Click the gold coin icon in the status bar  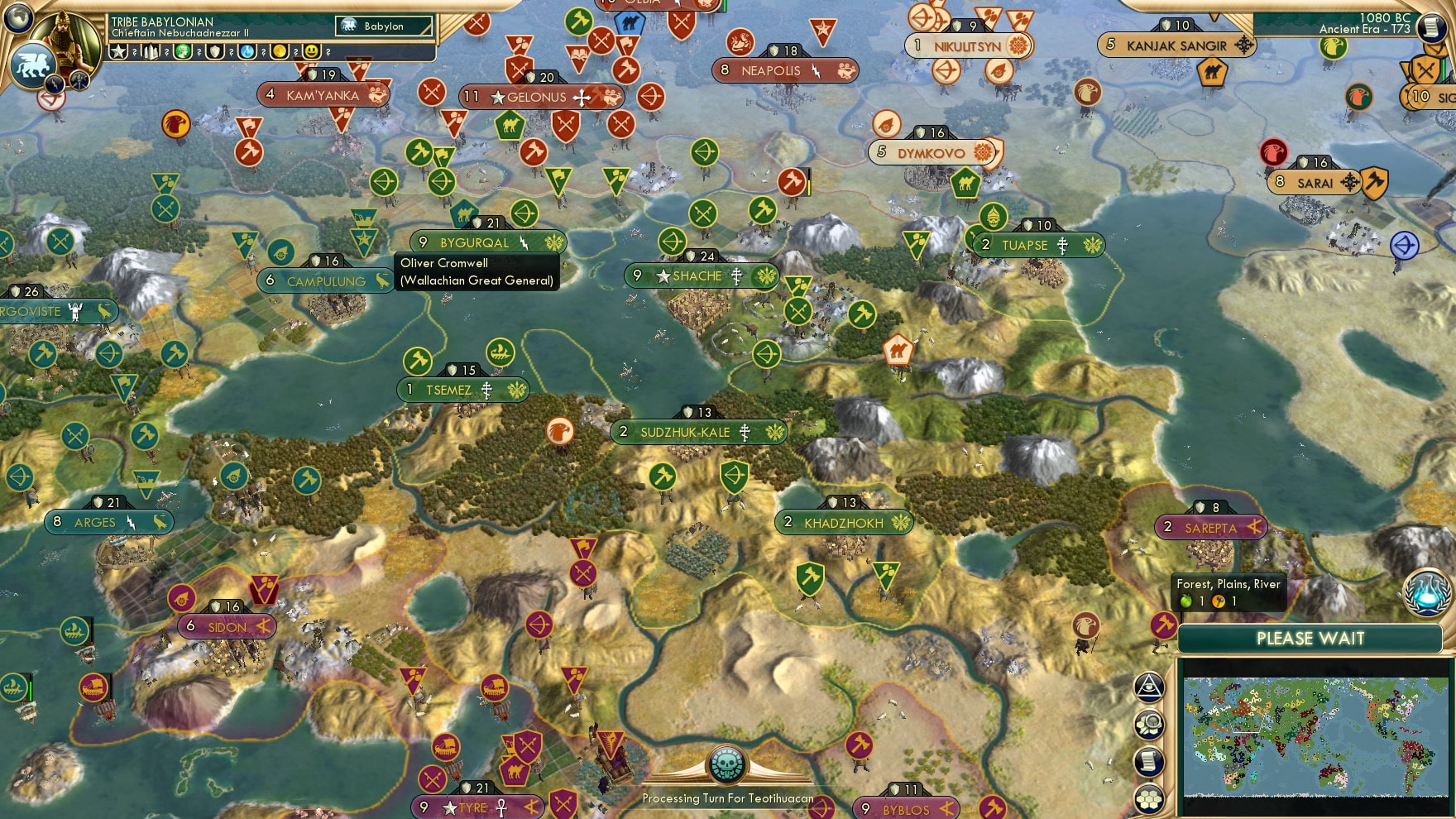tap(279, 51)
